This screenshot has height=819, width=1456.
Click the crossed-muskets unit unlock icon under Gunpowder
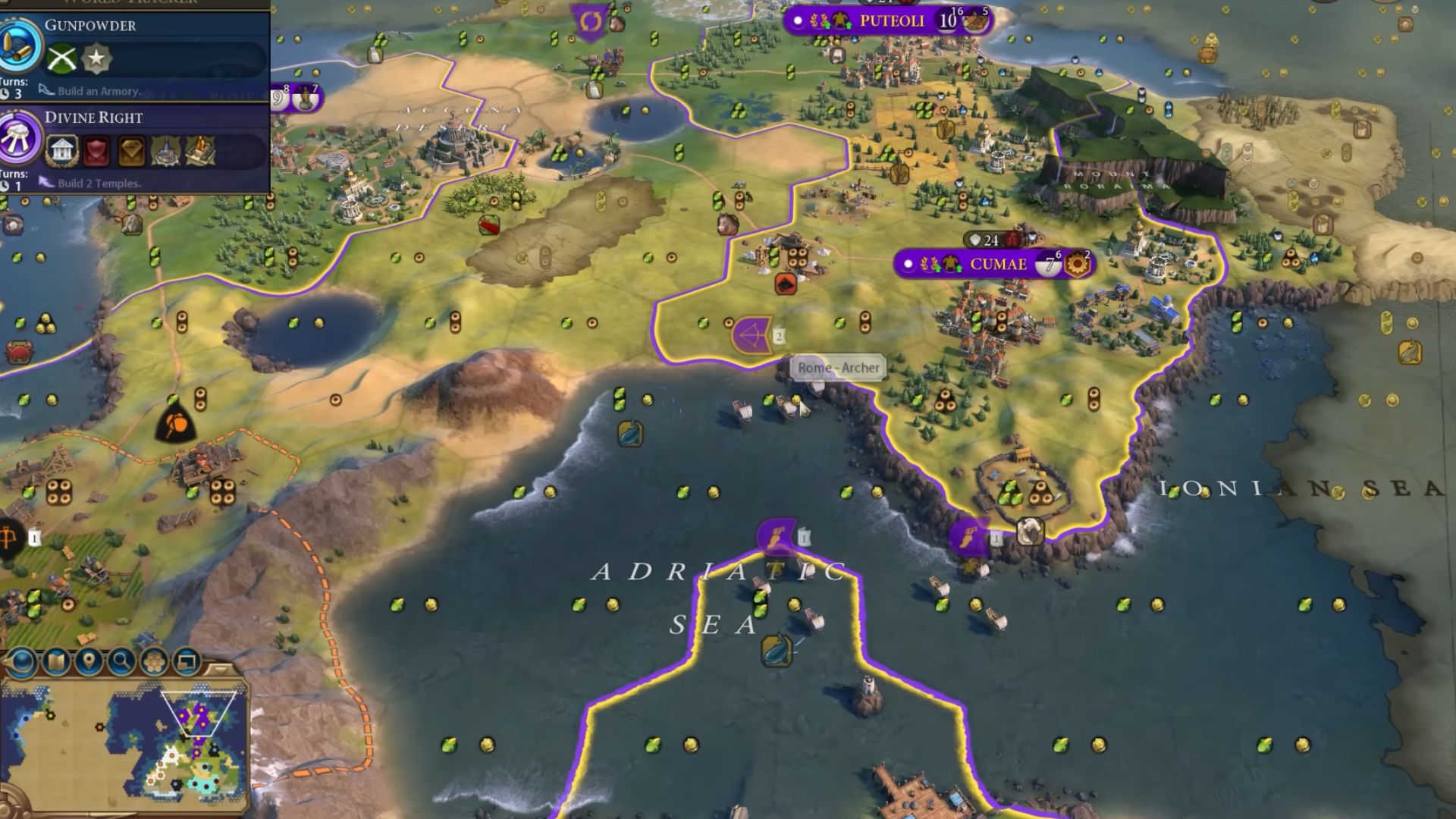coord(61,58)
